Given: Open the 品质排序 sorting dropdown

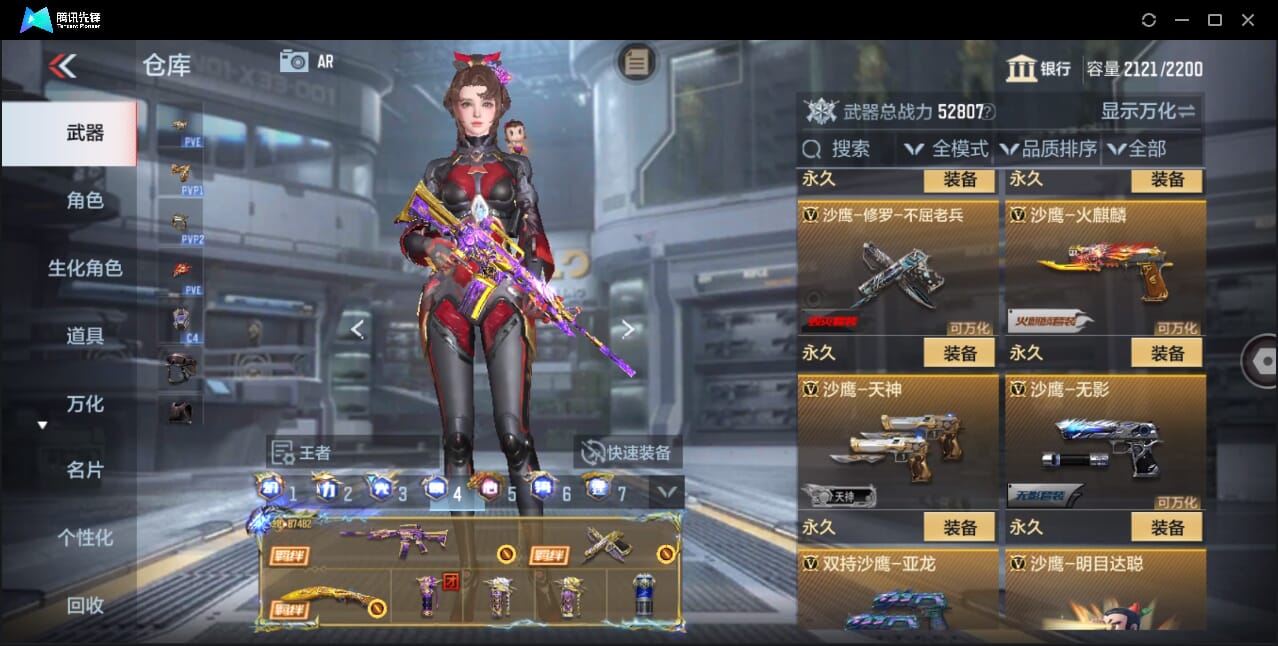Looking at the screenshot, I should coord(1048,149).
